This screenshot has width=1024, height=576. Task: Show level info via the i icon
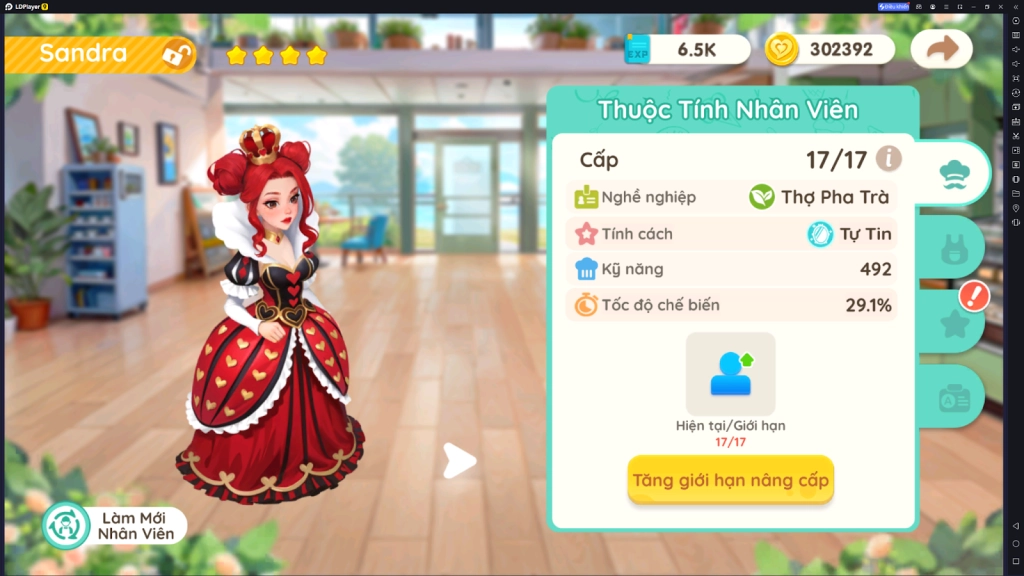[x=888, y=158]
